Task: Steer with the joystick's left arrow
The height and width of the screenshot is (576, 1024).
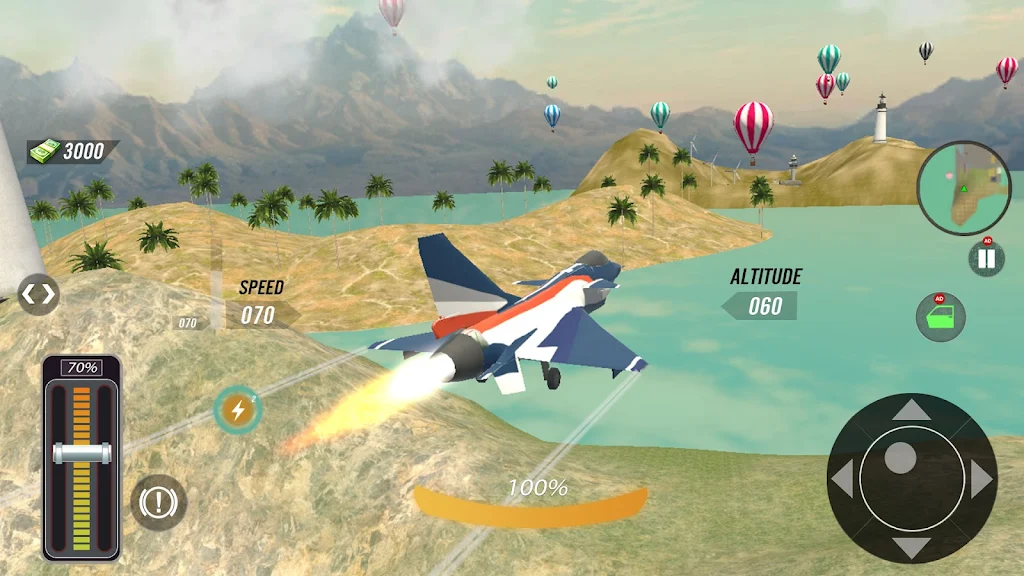Action: click(843, 480)
